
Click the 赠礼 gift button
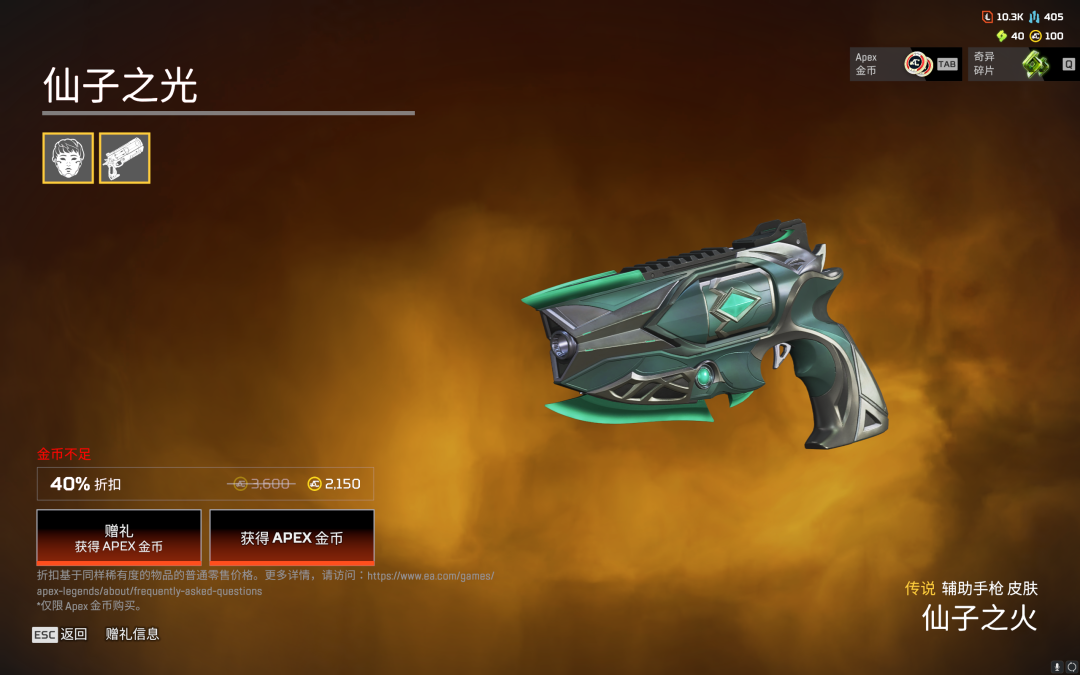pos(119,538)
